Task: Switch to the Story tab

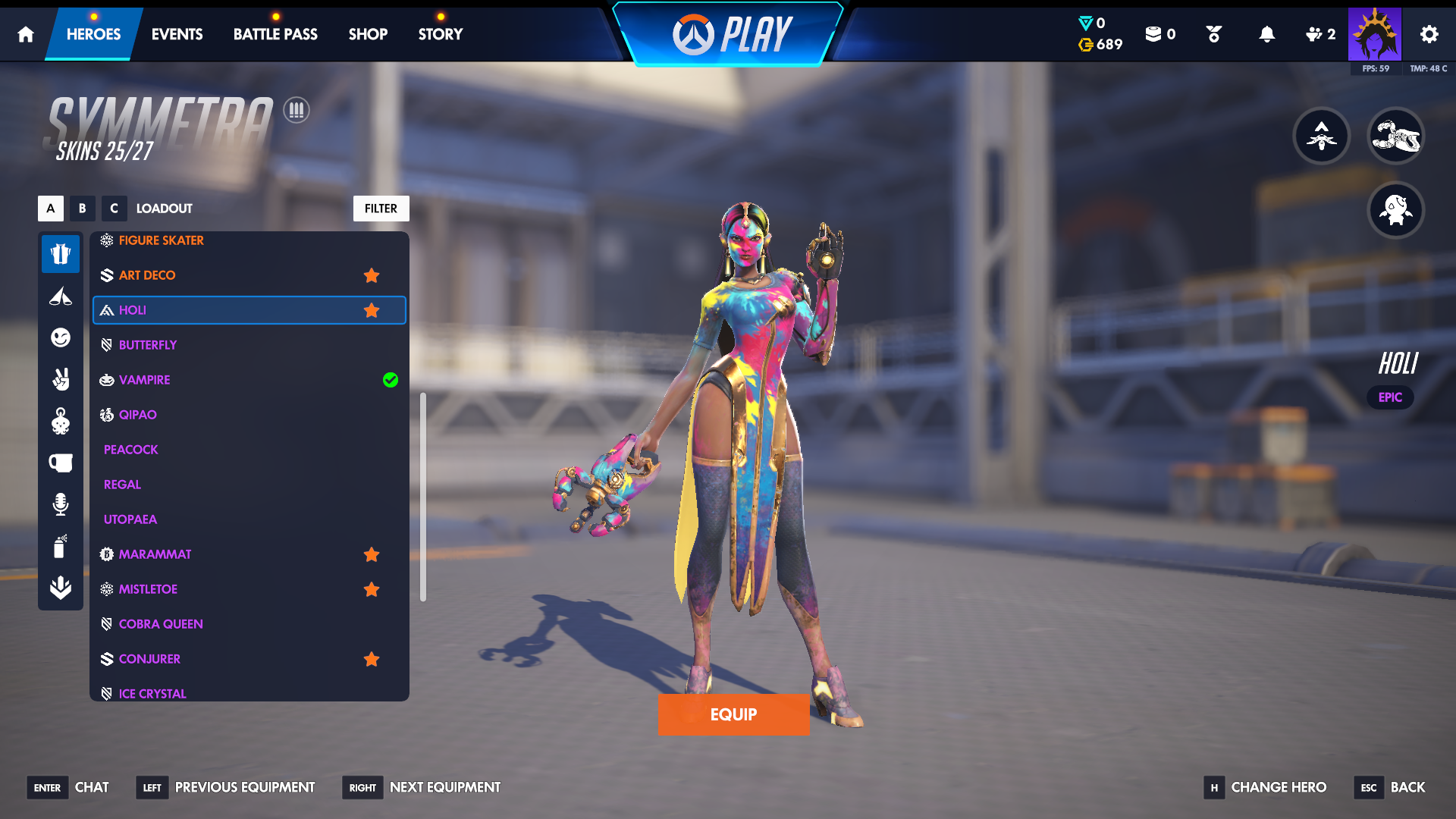Action: point(440,34)
